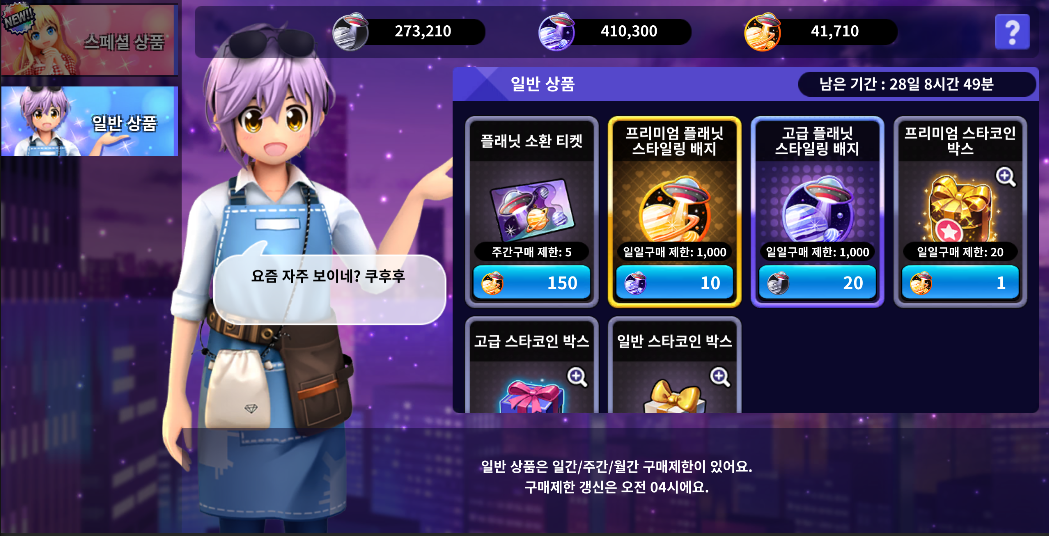
Task: Preview 고급 스타코인 박스 contents via magnifier
Action: click(577, 376)
